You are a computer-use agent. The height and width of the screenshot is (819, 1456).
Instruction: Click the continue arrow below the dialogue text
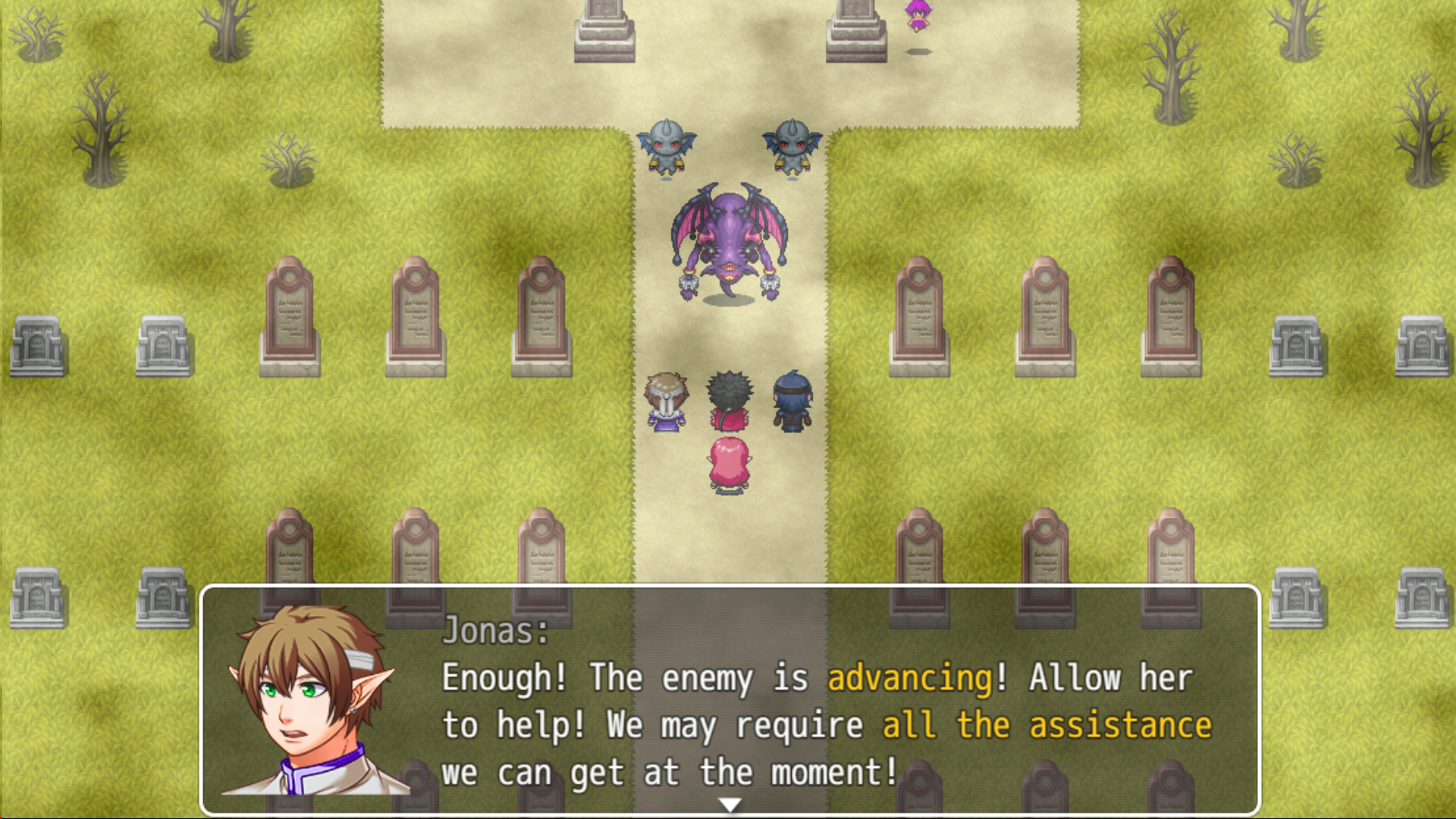[x=730, y=805]
